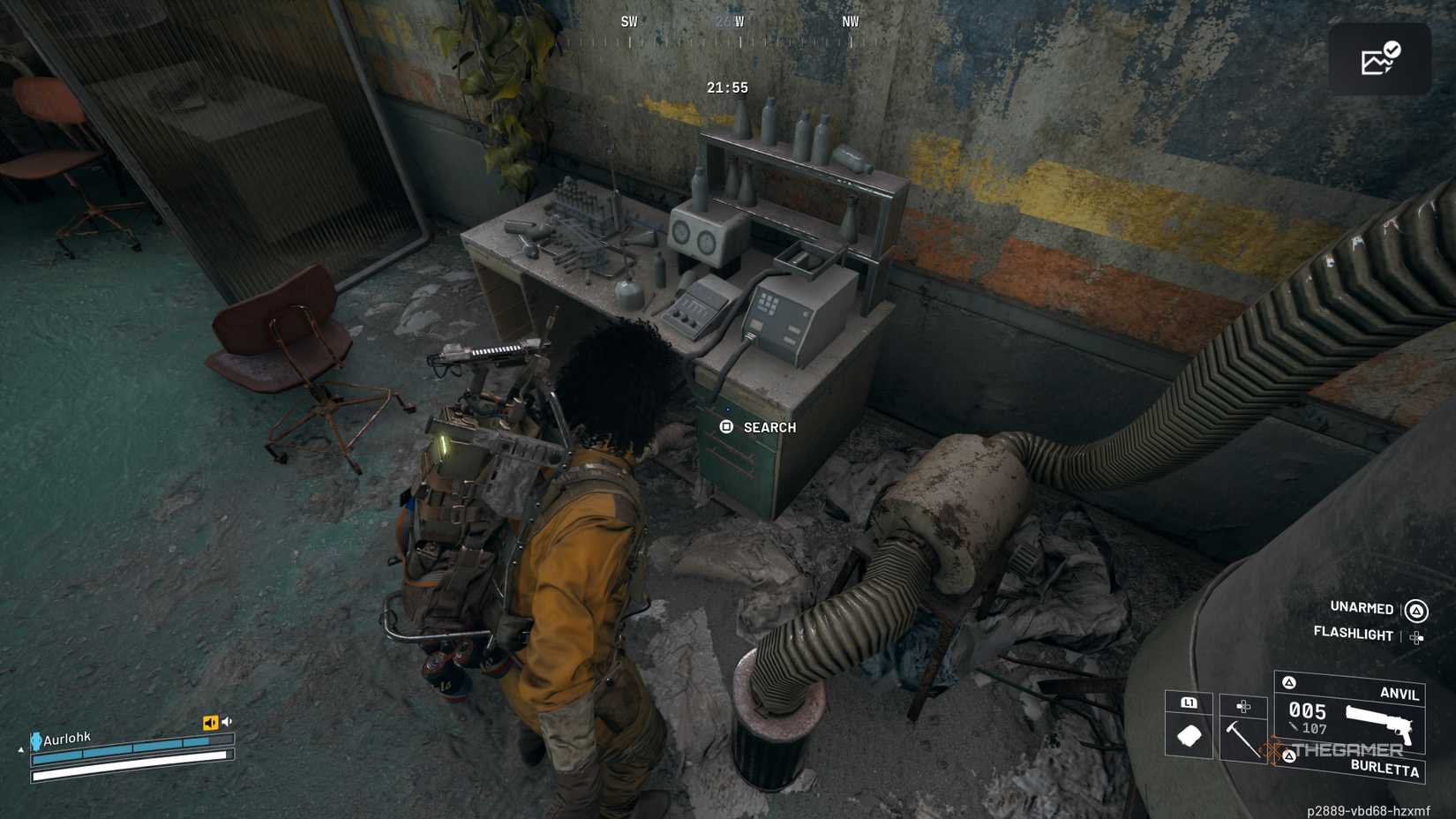Screen dimensions: 1456x819
Task: Toggle the yellow speaker mute icon
Action: pyautogui.click(x=211, y=721)
